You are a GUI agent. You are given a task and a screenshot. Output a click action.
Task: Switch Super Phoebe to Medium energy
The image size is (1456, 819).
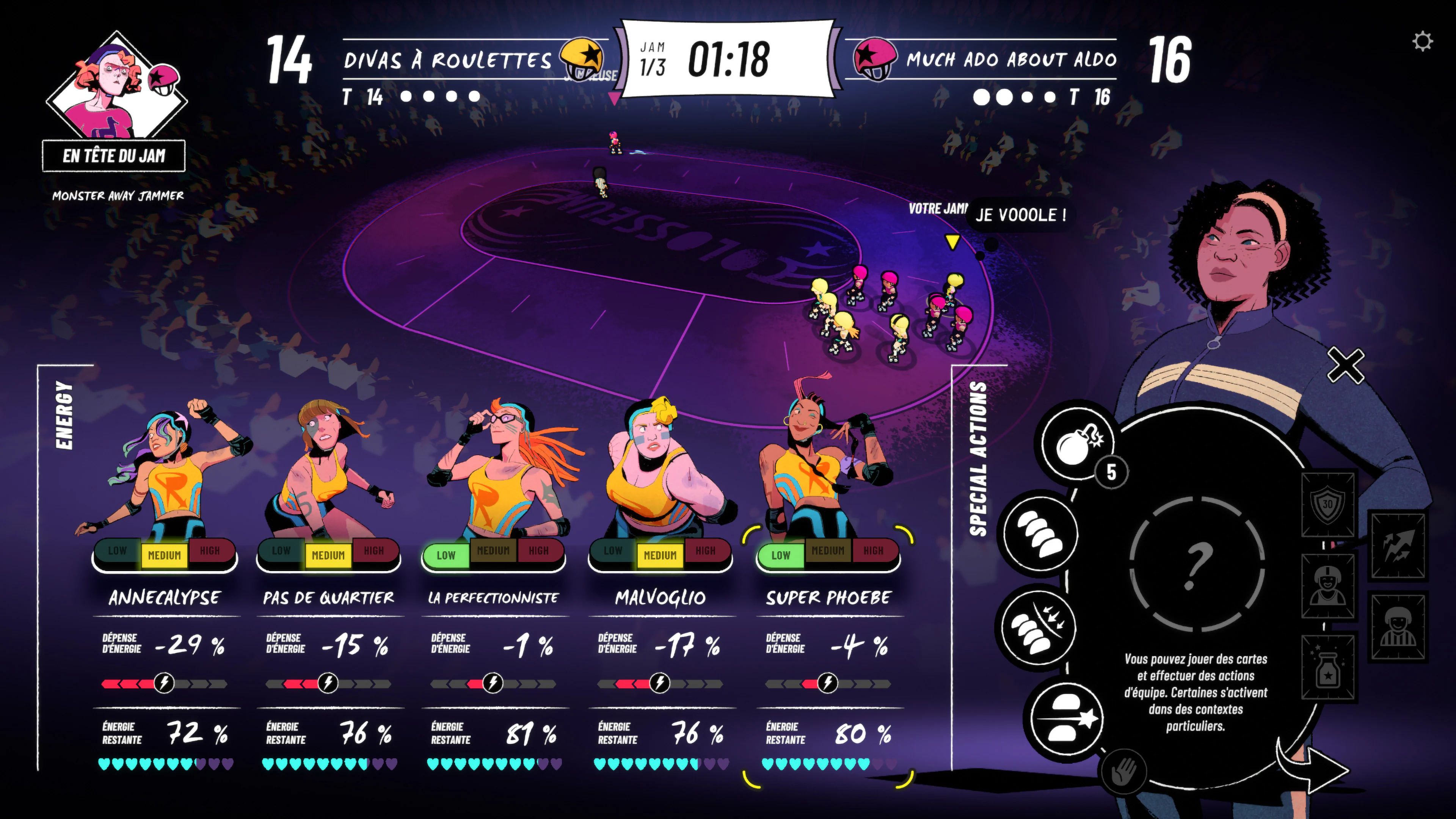tap(827, 551)
